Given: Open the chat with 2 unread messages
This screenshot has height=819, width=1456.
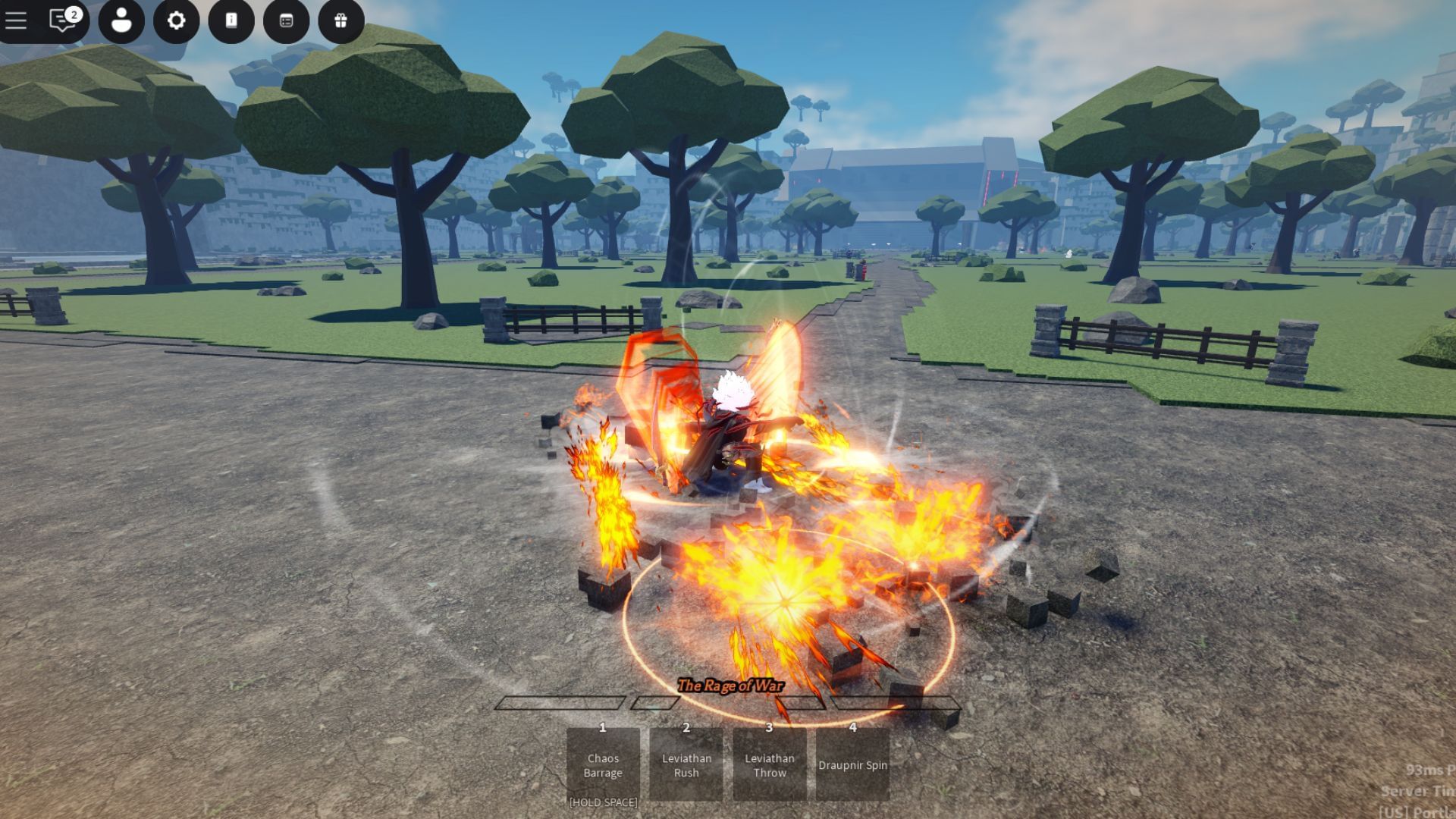Looking at the screenshot, I should point(64,20).
